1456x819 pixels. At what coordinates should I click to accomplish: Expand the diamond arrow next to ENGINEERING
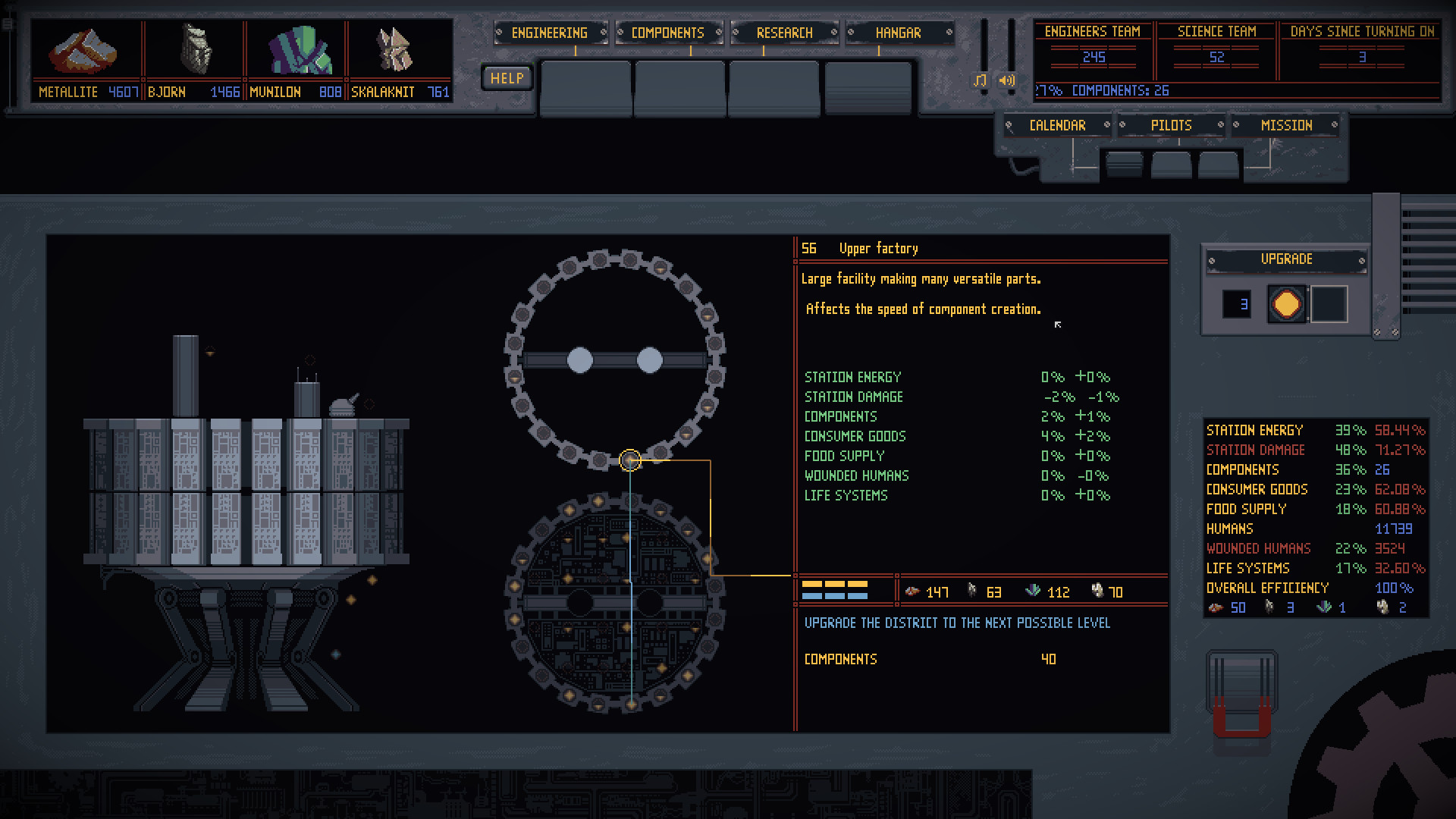coord(604,33)
